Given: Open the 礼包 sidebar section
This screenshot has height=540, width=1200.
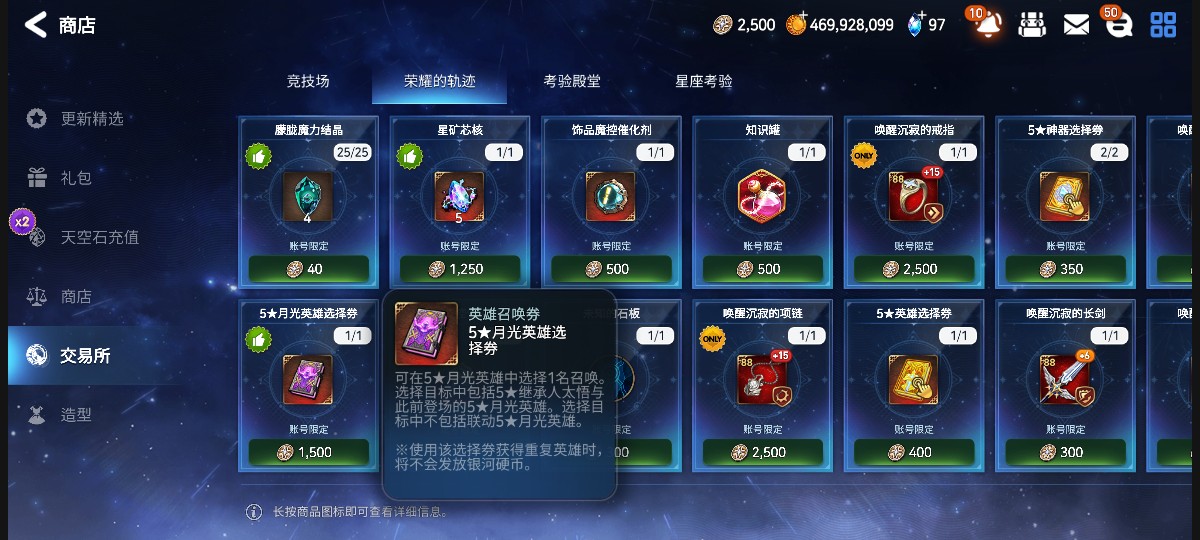Looking at the screenshot, I should coord(76,178).
